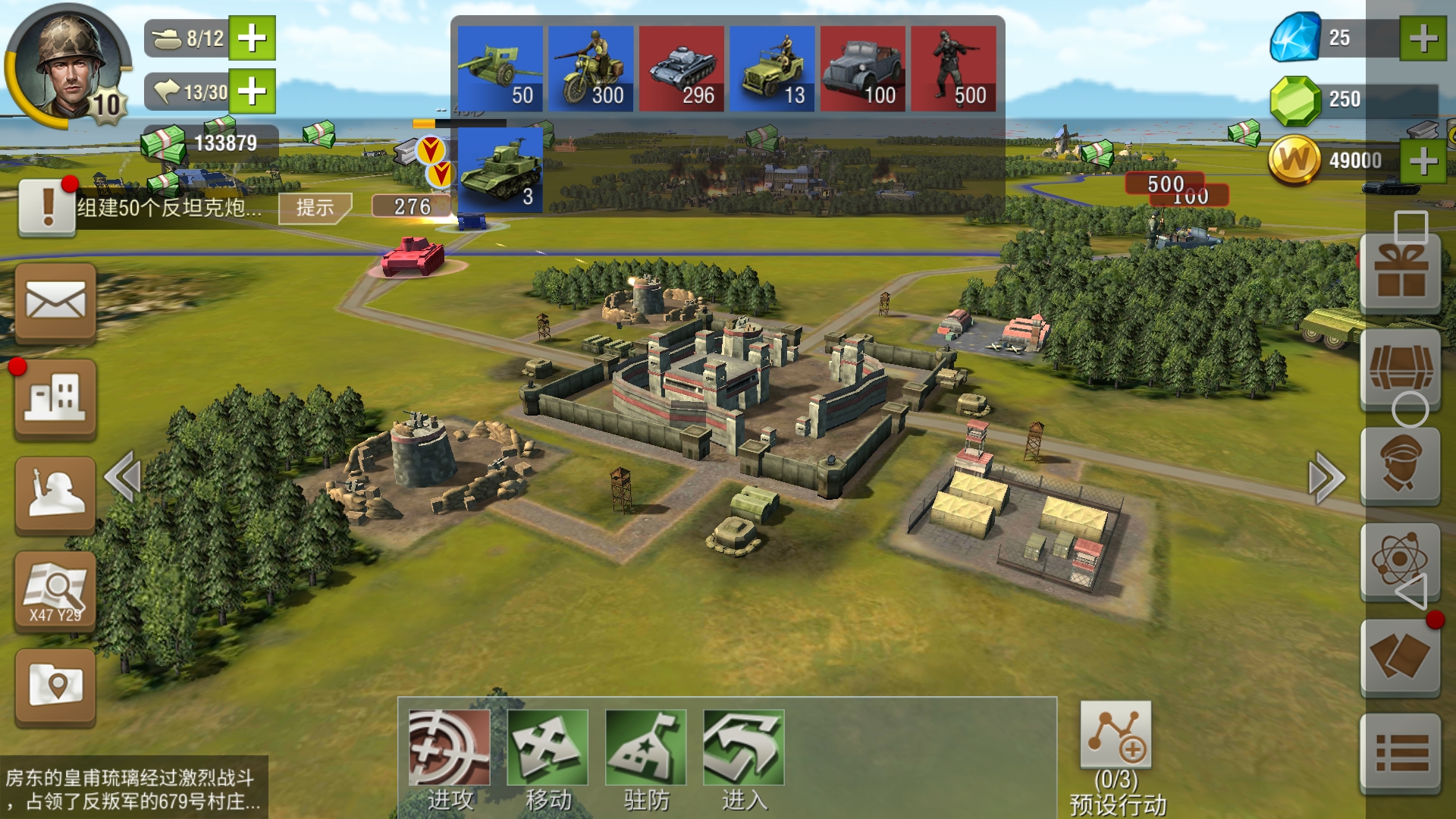The width and height of the screenshot is (1456, 819).
Task: Select the anti-tank gun unit card
Action: [500, 69]
